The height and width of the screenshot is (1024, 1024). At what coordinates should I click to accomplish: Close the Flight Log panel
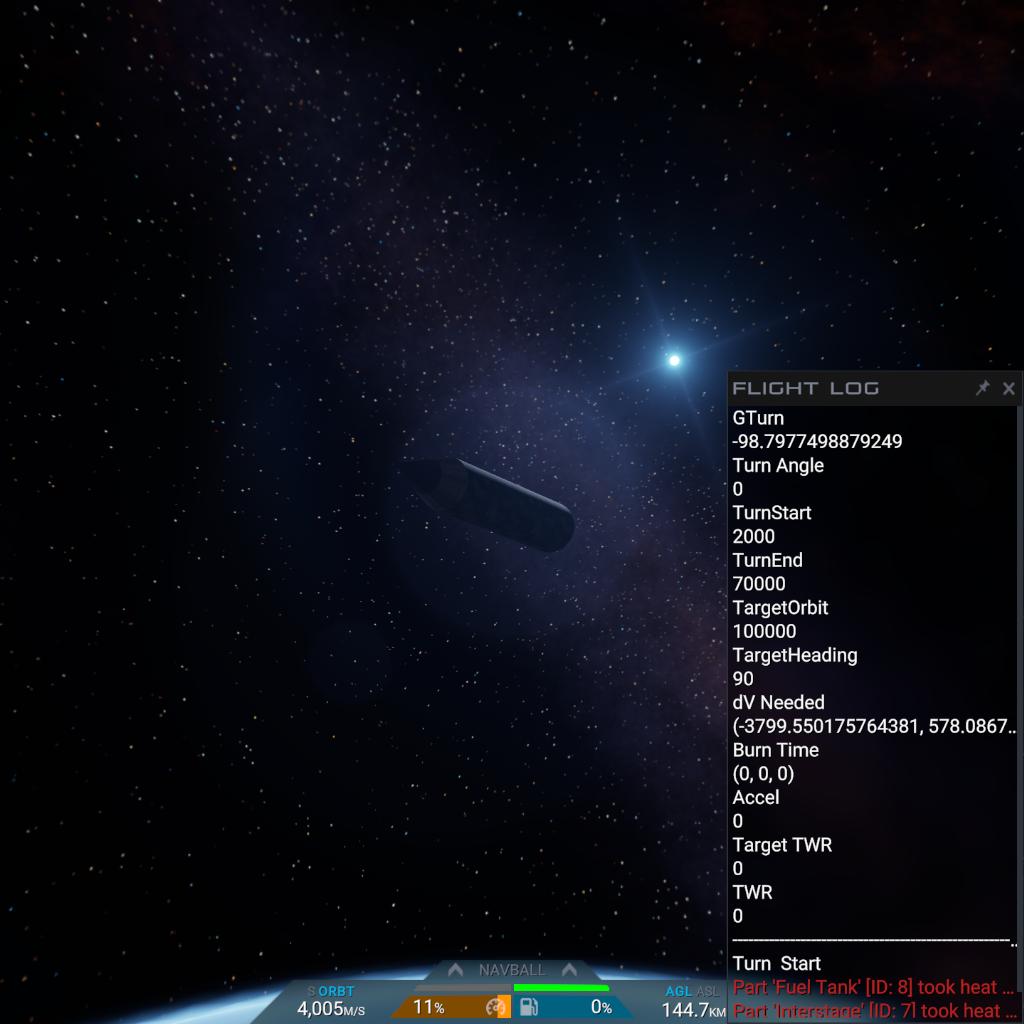click(x=1008, y=388)
